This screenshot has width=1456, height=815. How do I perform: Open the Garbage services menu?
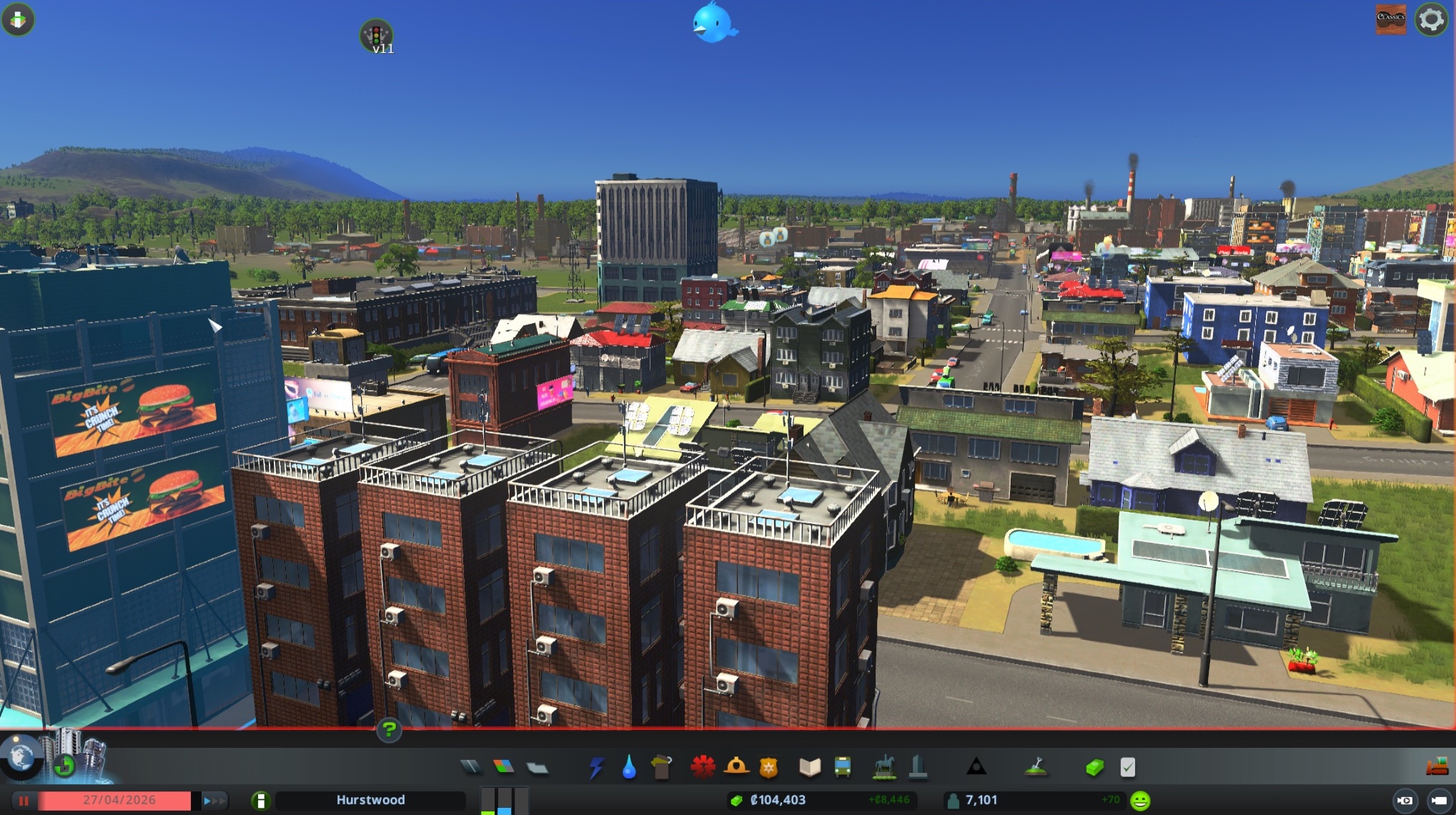pos(661,767)
